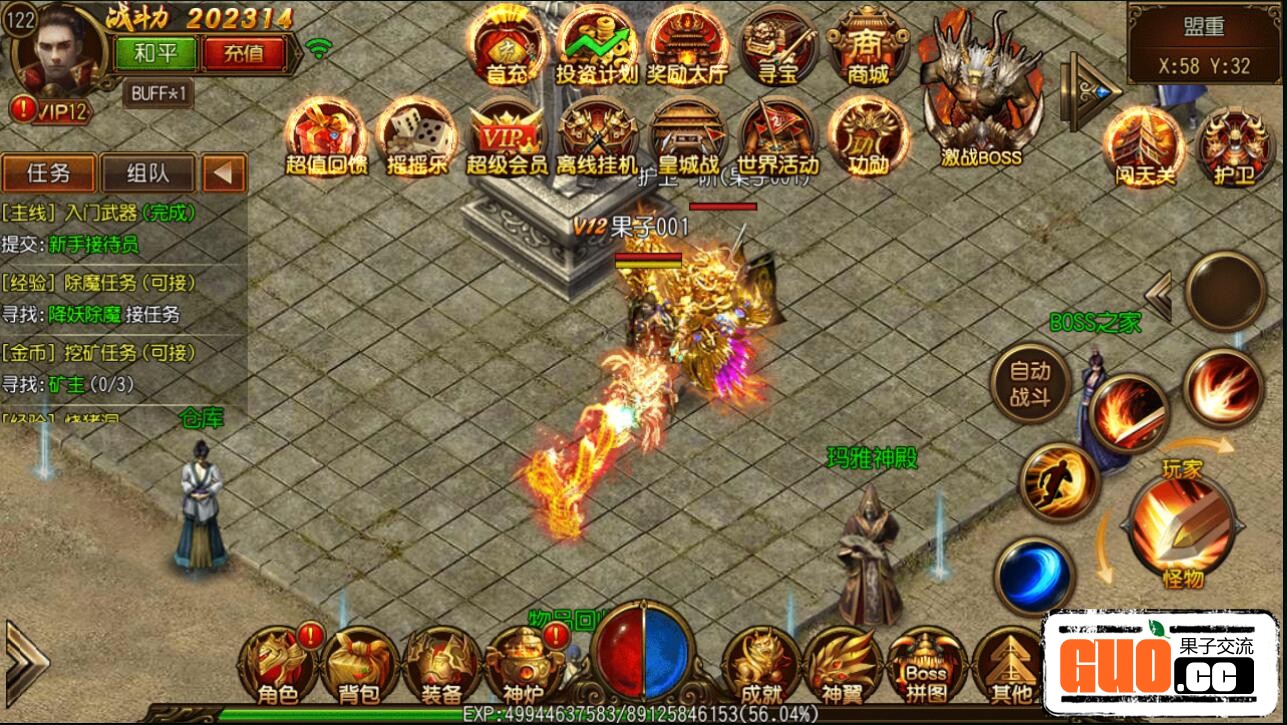This screenshot has height=725, width=1287.
Task: Open the 摇摇乐 dice game
Action: (x=416, y=136)
